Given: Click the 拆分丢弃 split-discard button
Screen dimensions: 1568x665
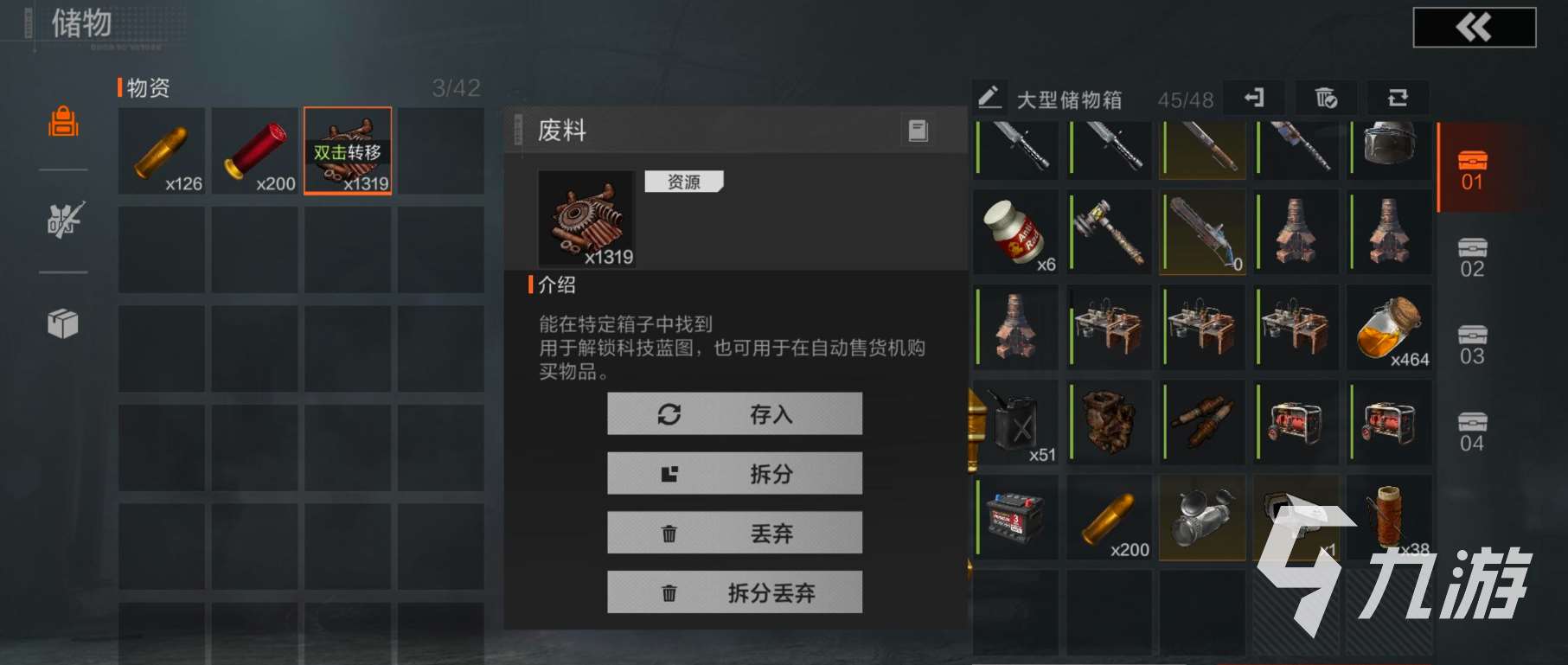Looking at the screenshot, I should [734, 592].
